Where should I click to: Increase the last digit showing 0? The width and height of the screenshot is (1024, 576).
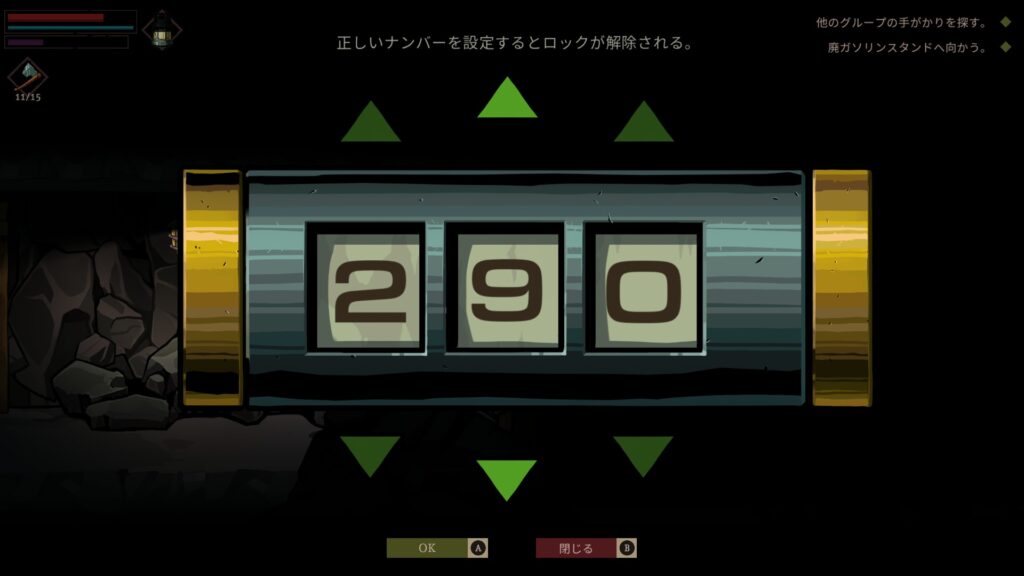click(643, 124)
